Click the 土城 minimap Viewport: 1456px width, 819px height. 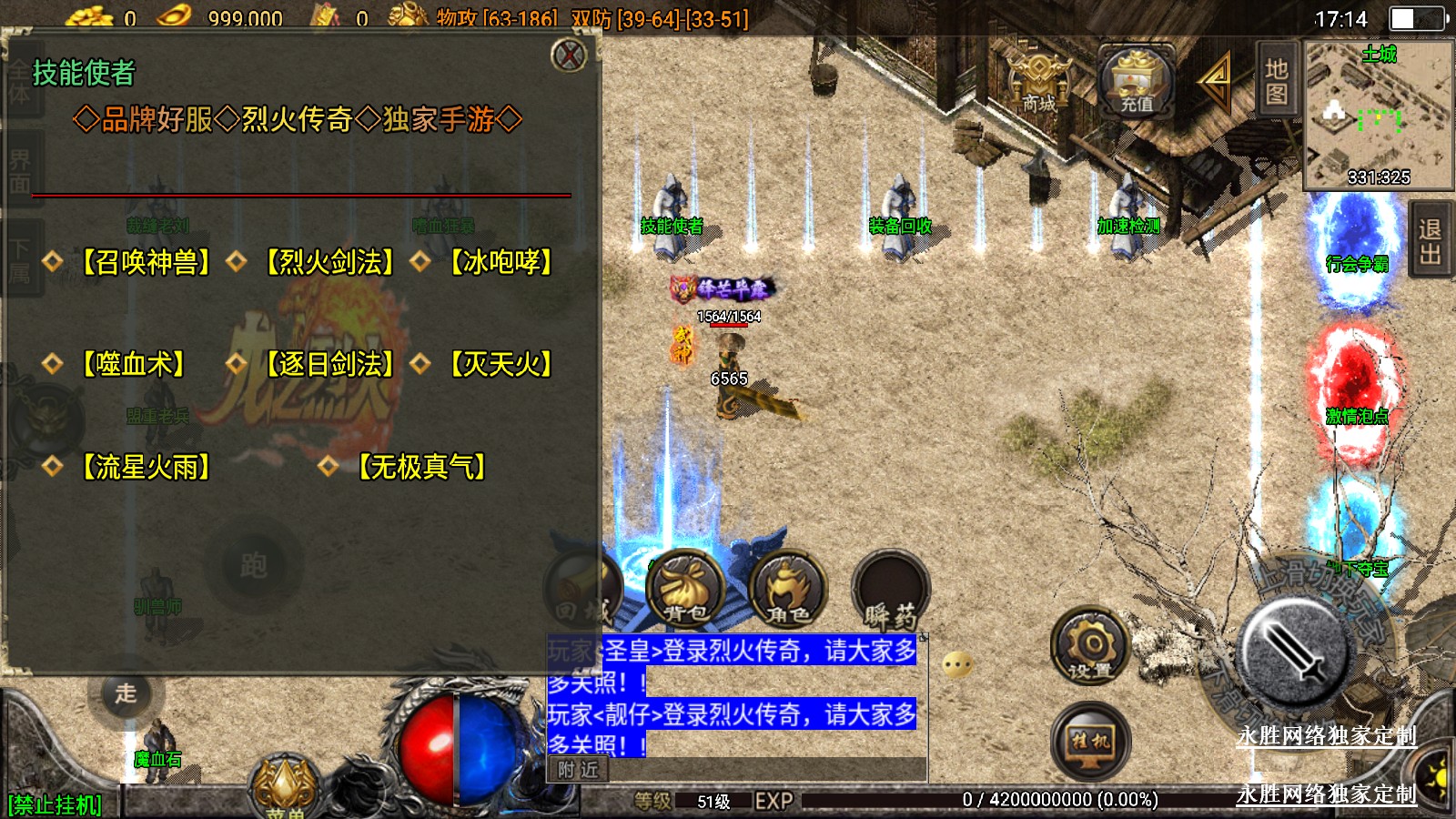click(x=1378, y=114)
